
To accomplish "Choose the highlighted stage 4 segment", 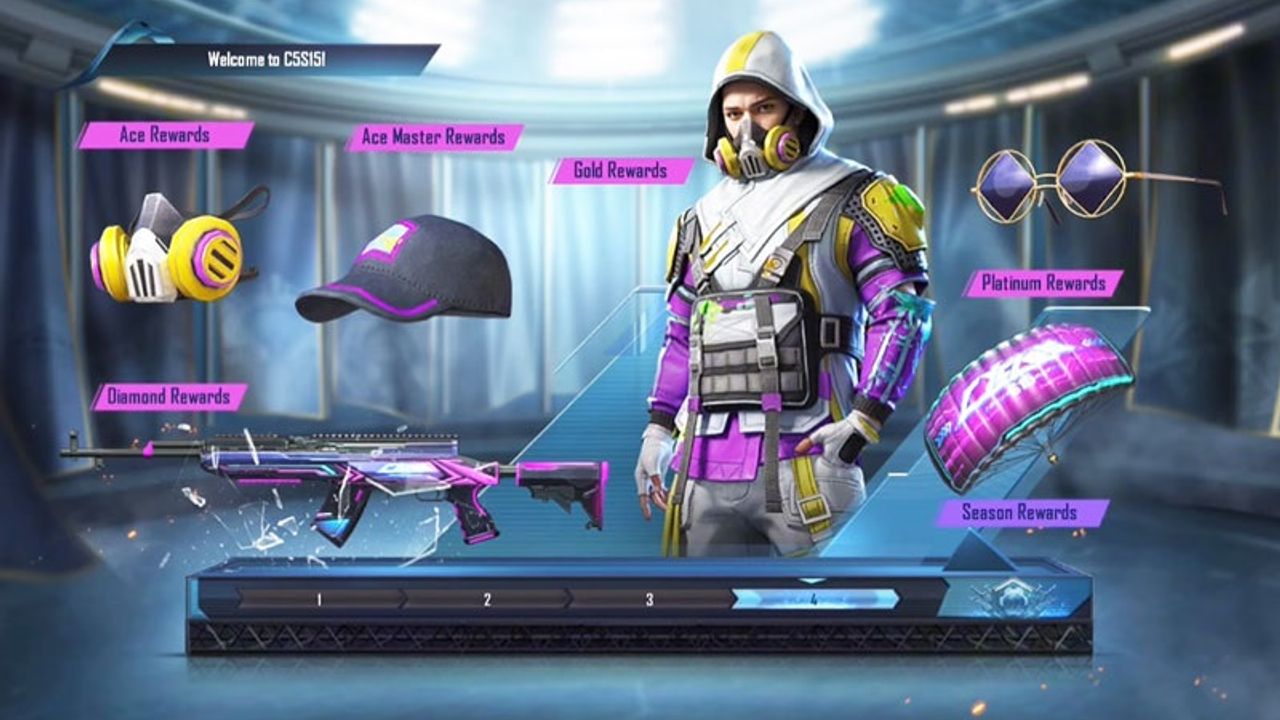I will click(814, 599).
